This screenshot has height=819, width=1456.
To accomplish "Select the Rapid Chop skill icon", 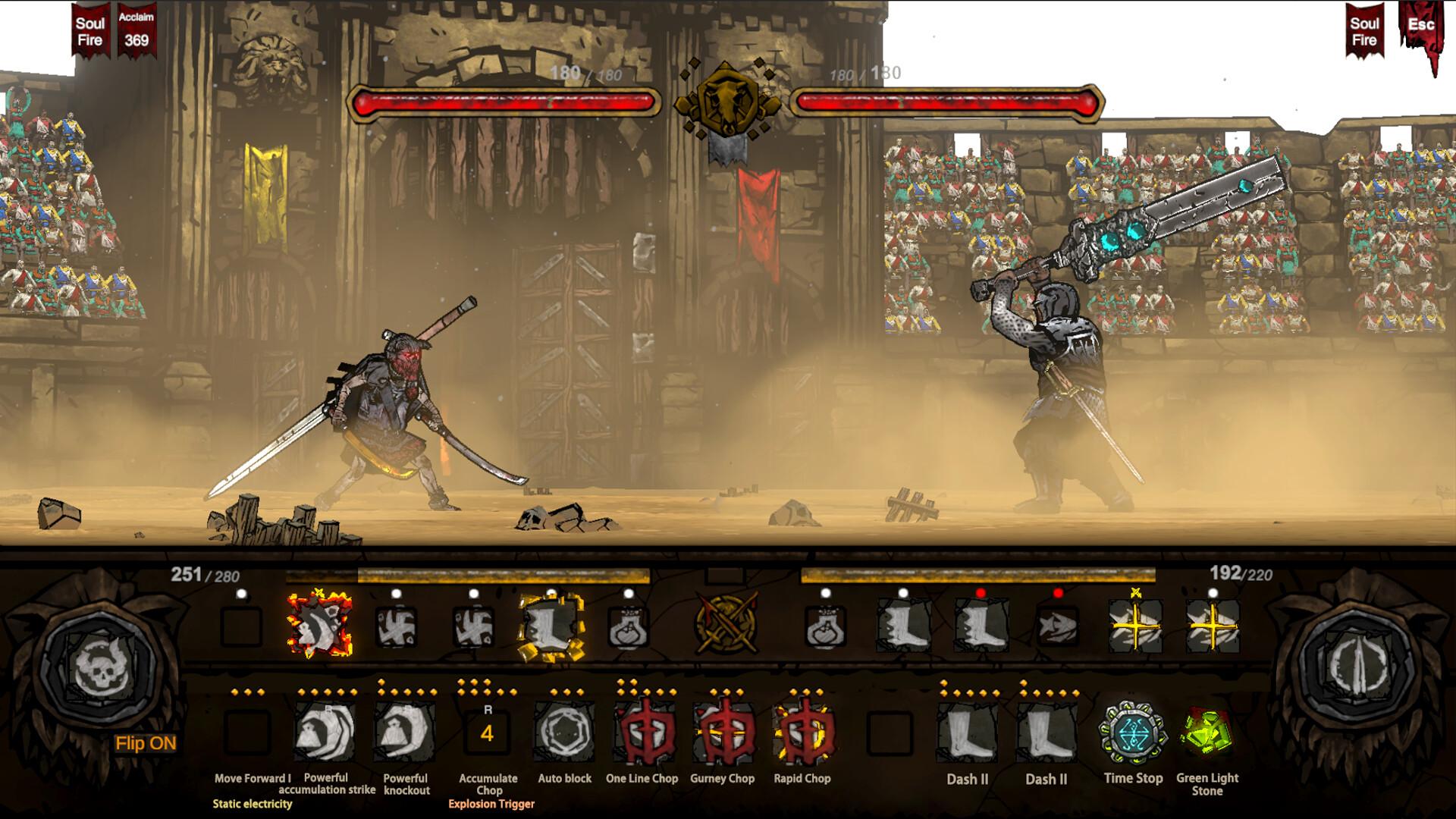I will pyautogui.click(x=800, y=732).
